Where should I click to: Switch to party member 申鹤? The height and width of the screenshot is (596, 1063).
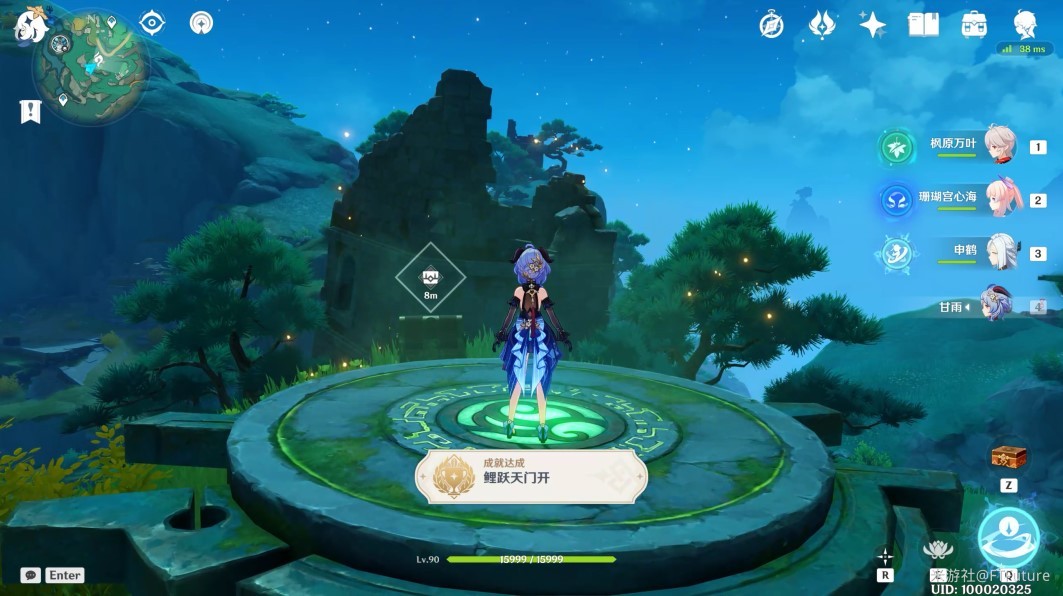(1000, 252)
